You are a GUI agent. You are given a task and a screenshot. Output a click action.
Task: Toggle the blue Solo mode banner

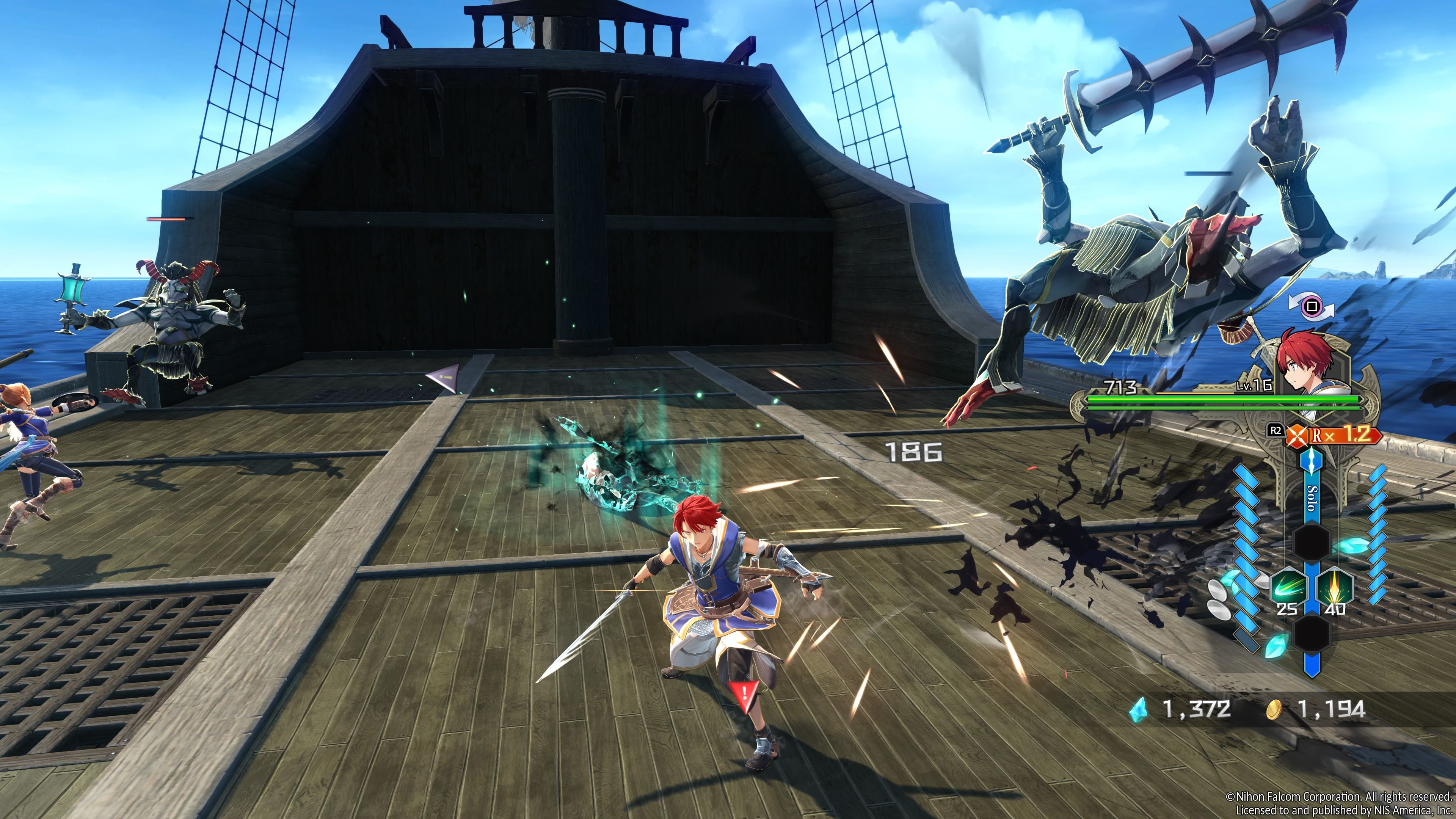pyautogui.click(x=1312, y=497)
